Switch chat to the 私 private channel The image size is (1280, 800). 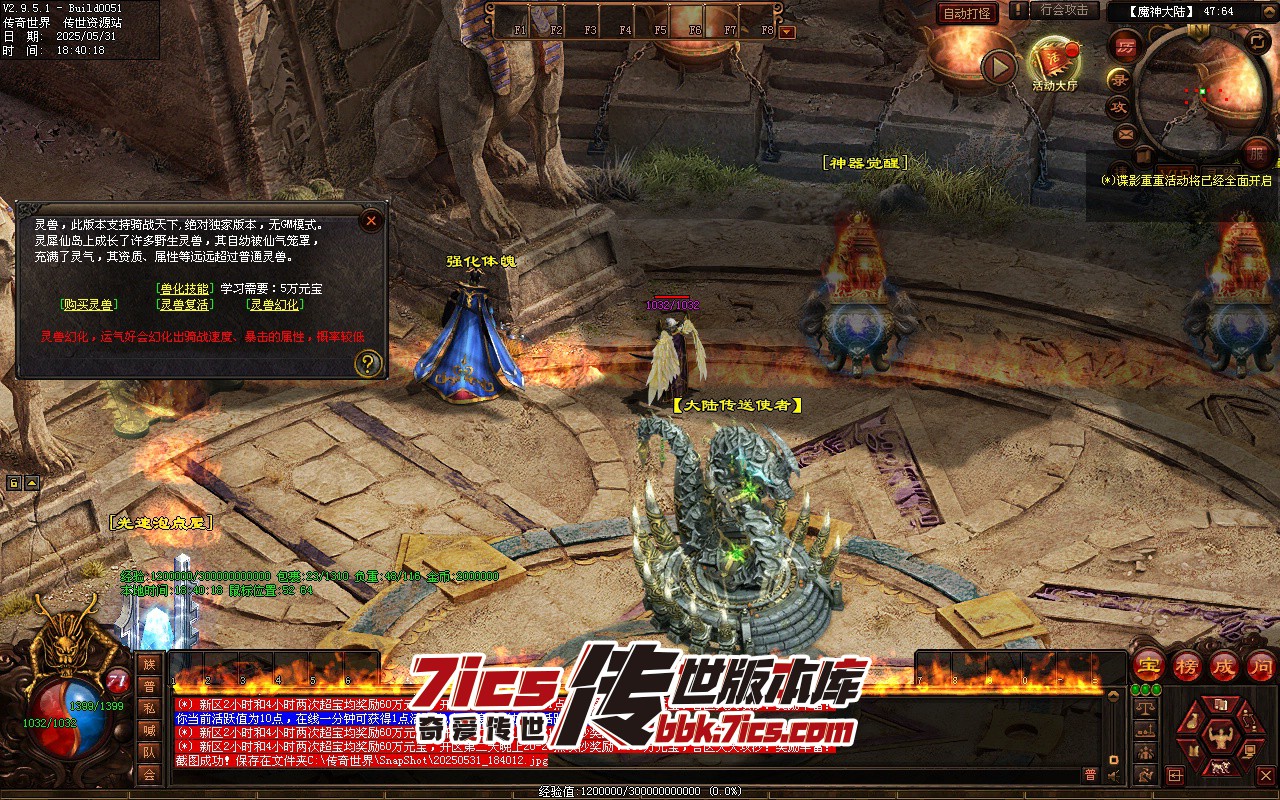point(149,708)
